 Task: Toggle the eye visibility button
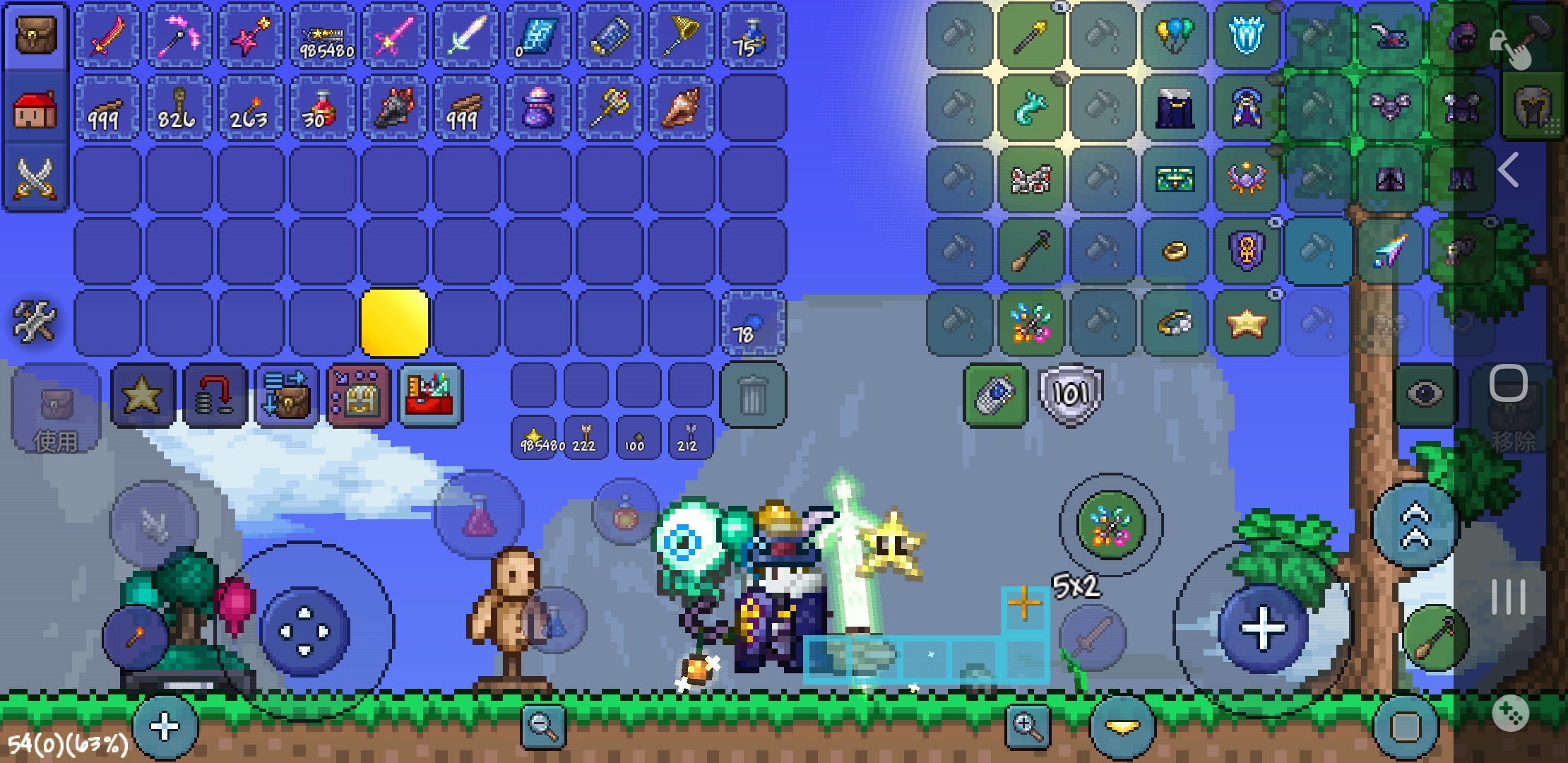[x=1425, y=394]
